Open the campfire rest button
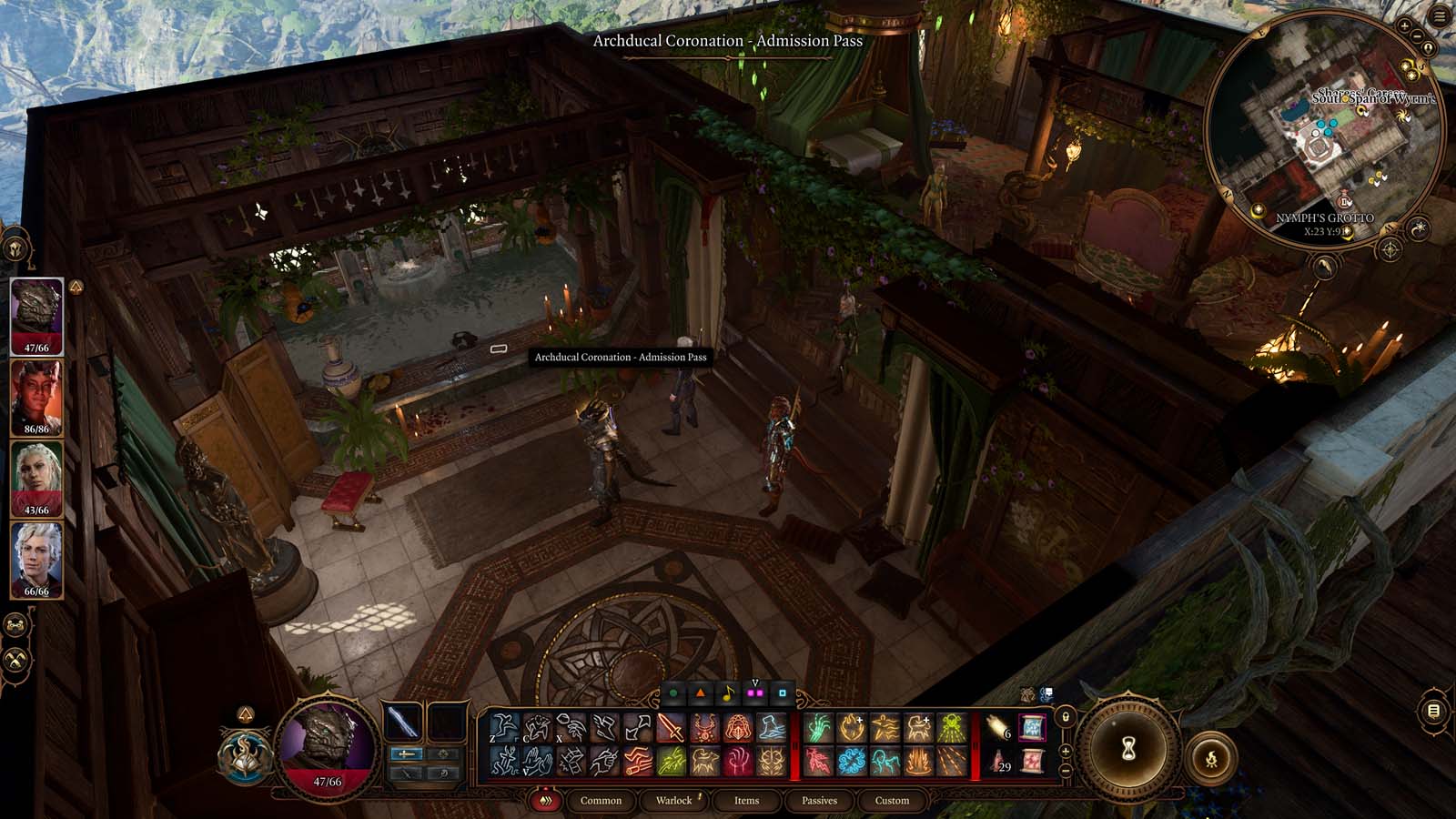The image size is (1456, 819). tap(1211, 758)
